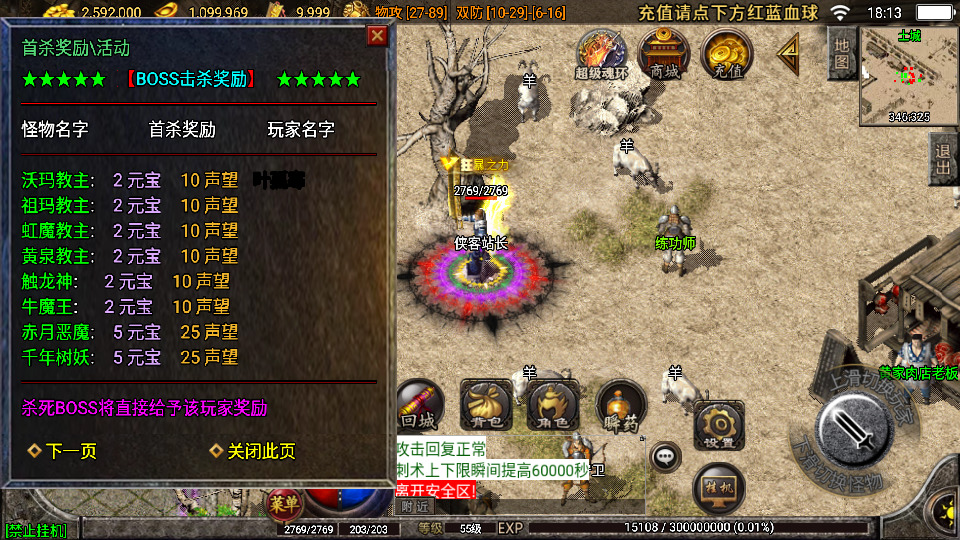Open the 设置 settings gear
Screen dimensions: 960x540
(x=717, y=425)
